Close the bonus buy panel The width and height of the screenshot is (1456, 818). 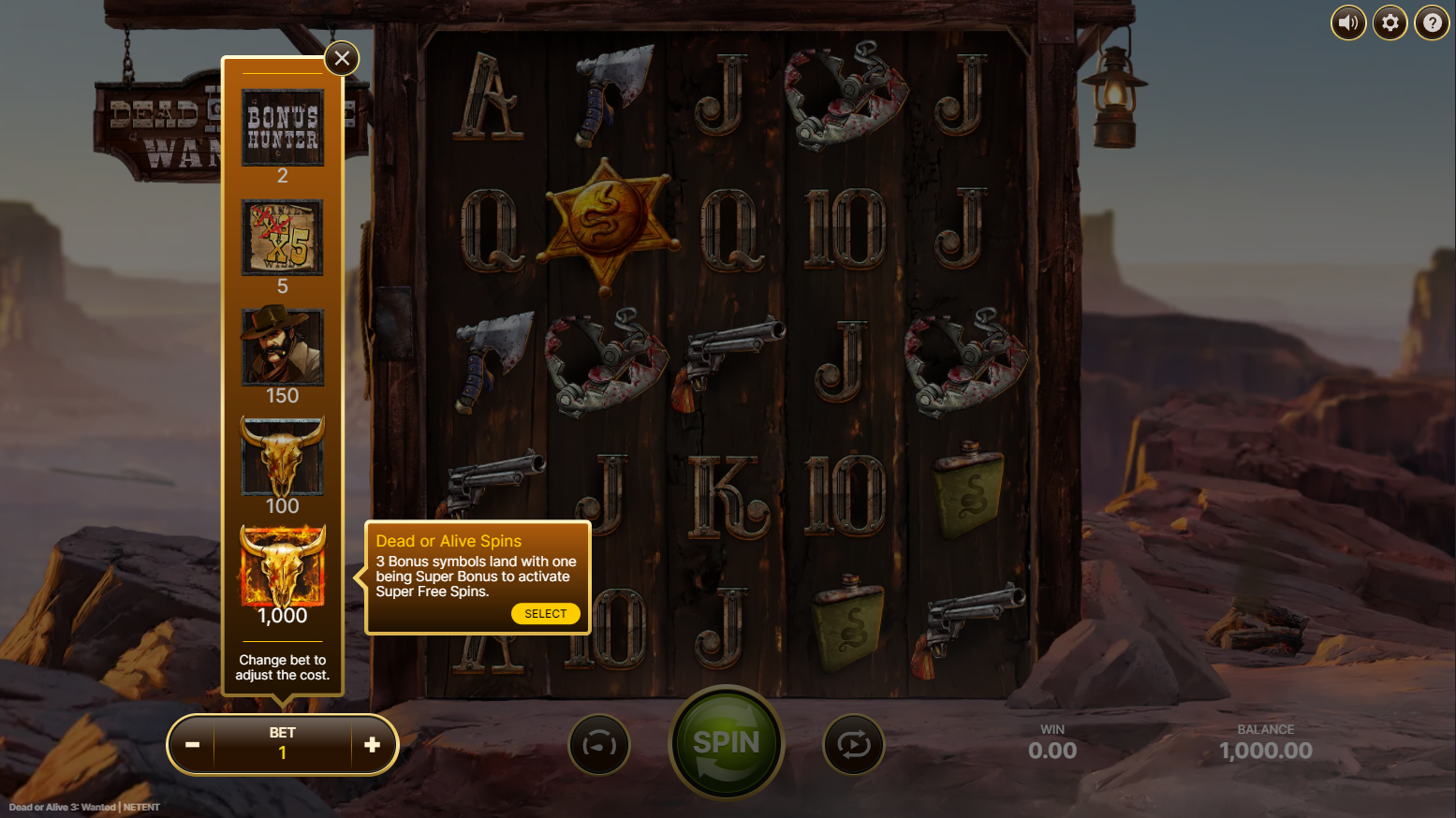click(x=342, y=59)
